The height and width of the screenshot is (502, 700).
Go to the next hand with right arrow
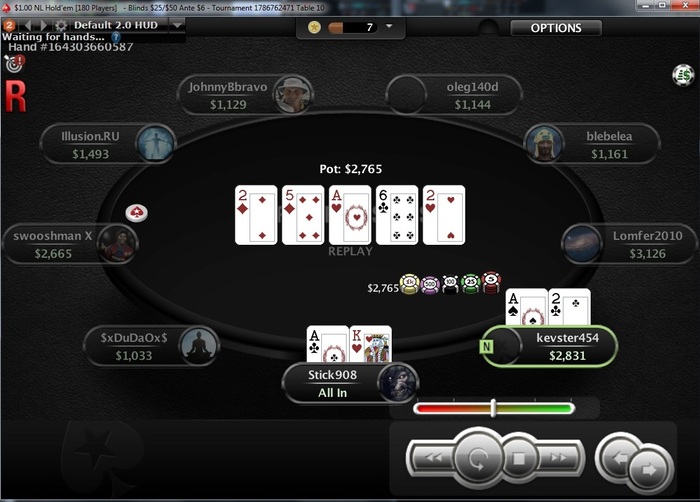649,467
